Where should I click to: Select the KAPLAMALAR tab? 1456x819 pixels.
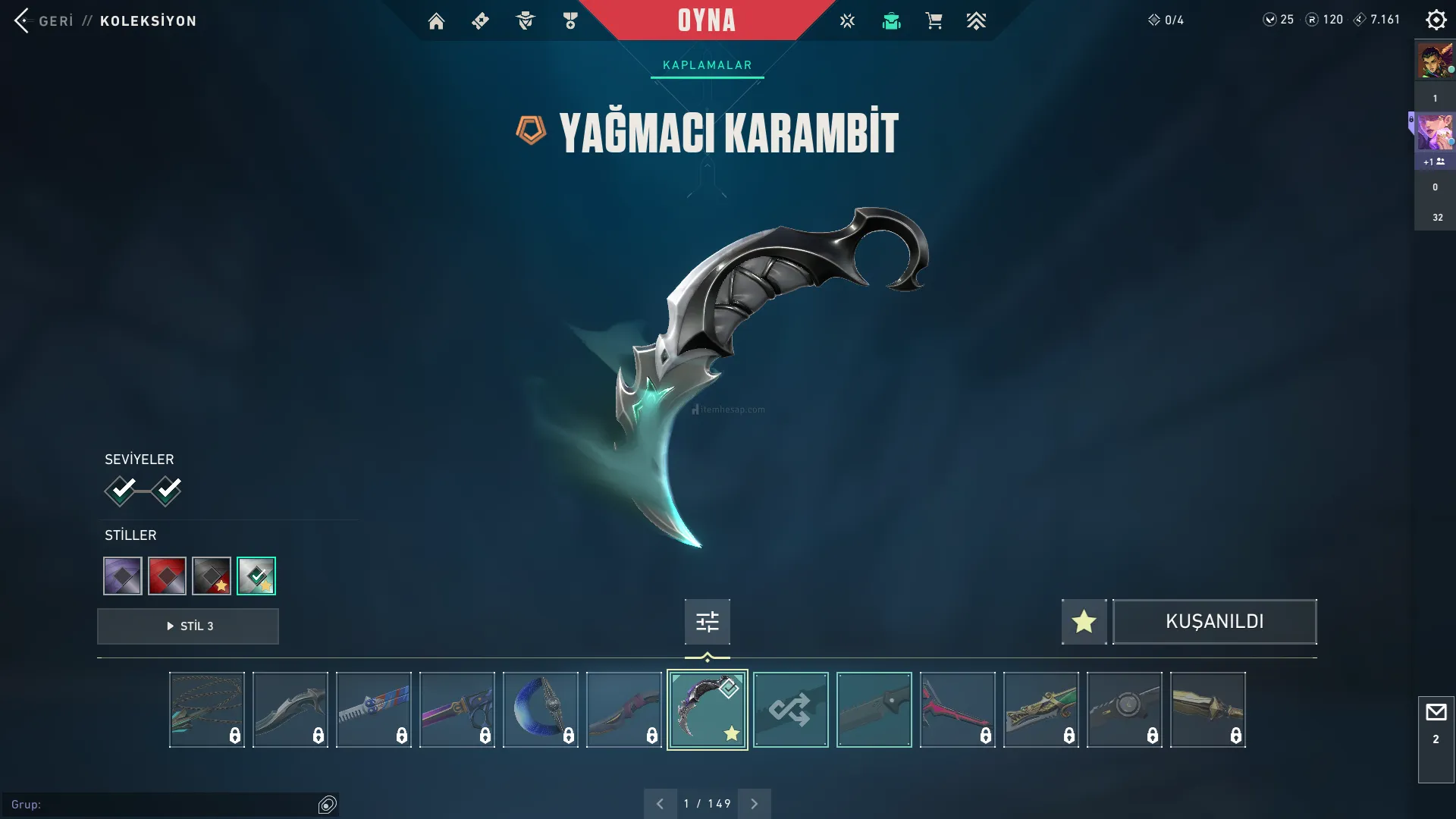click(707, 65)
